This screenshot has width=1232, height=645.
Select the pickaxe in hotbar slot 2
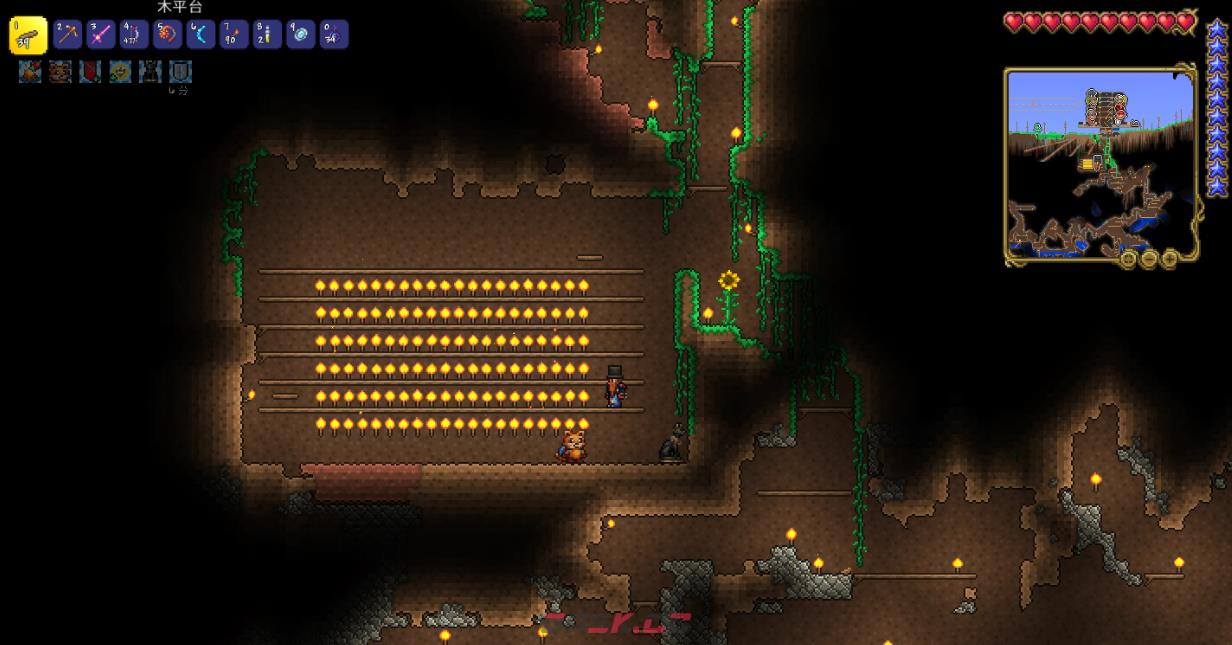click(68, 35)
